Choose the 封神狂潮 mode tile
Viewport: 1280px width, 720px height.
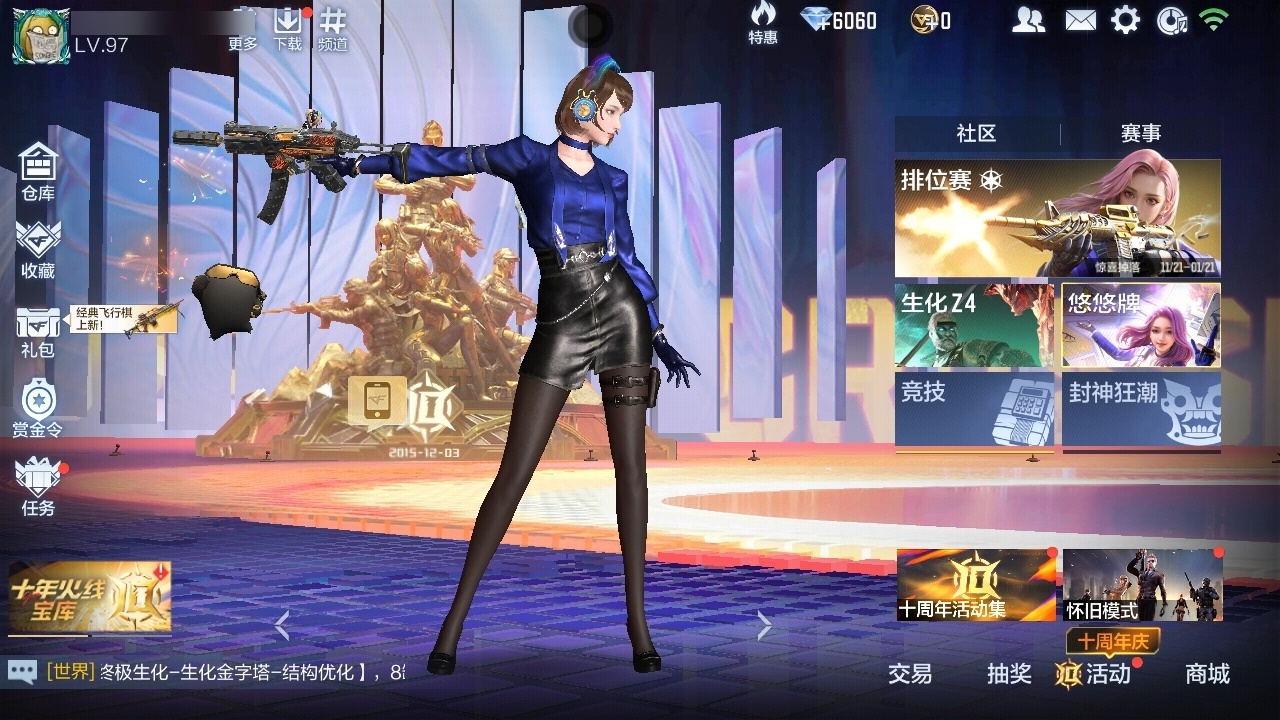pyautogui.click(x=1141, y=408)
